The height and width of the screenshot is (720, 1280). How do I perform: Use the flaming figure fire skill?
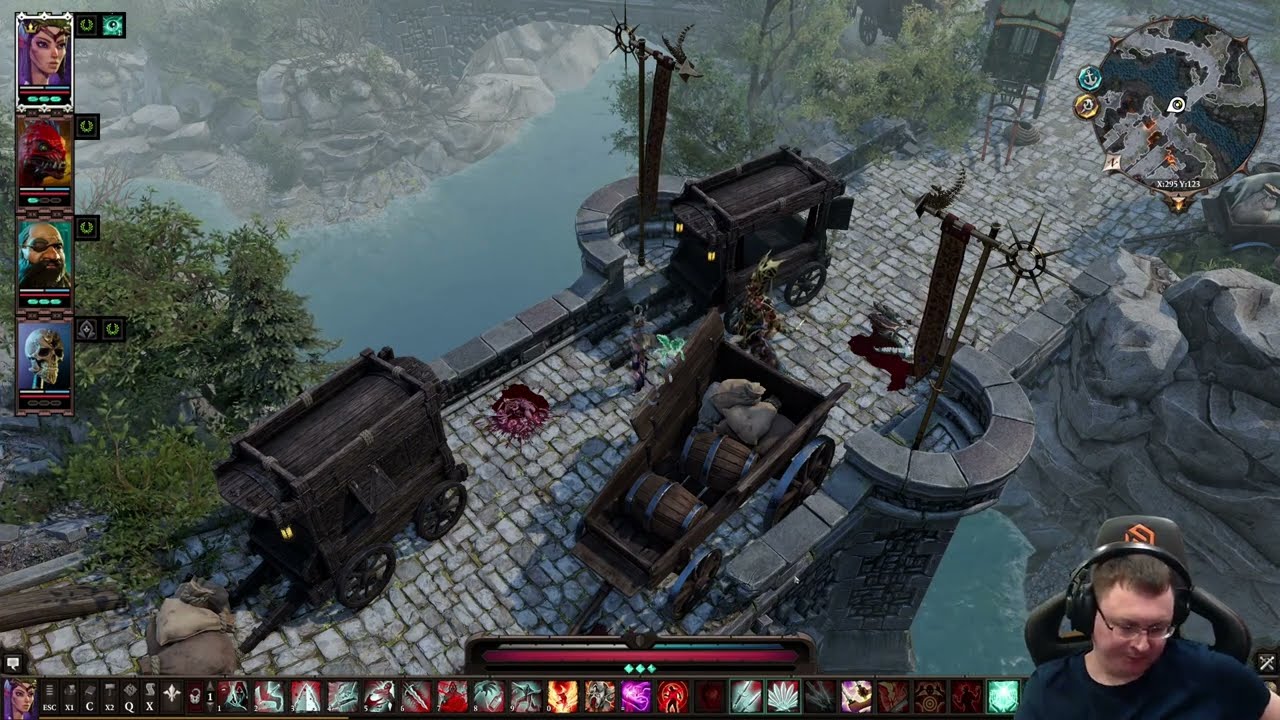(x=562, y=696)
